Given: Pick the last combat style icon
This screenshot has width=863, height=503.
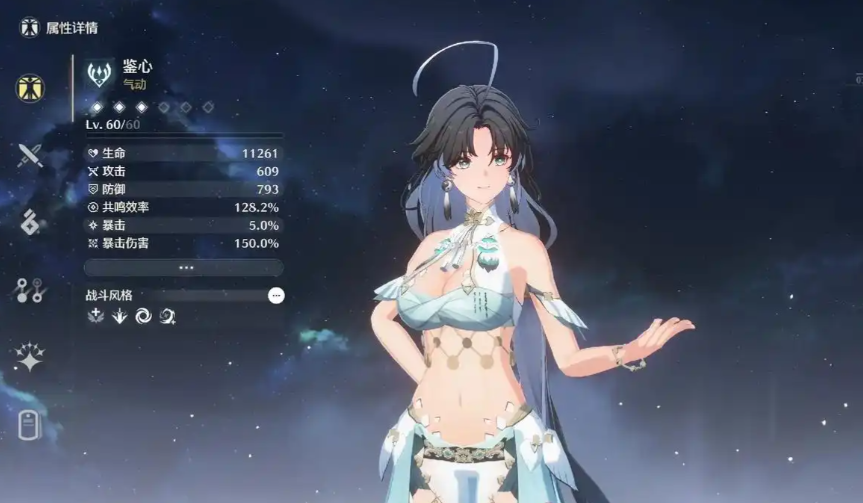Looking at the screenshot, I should (x=168, y=316).
